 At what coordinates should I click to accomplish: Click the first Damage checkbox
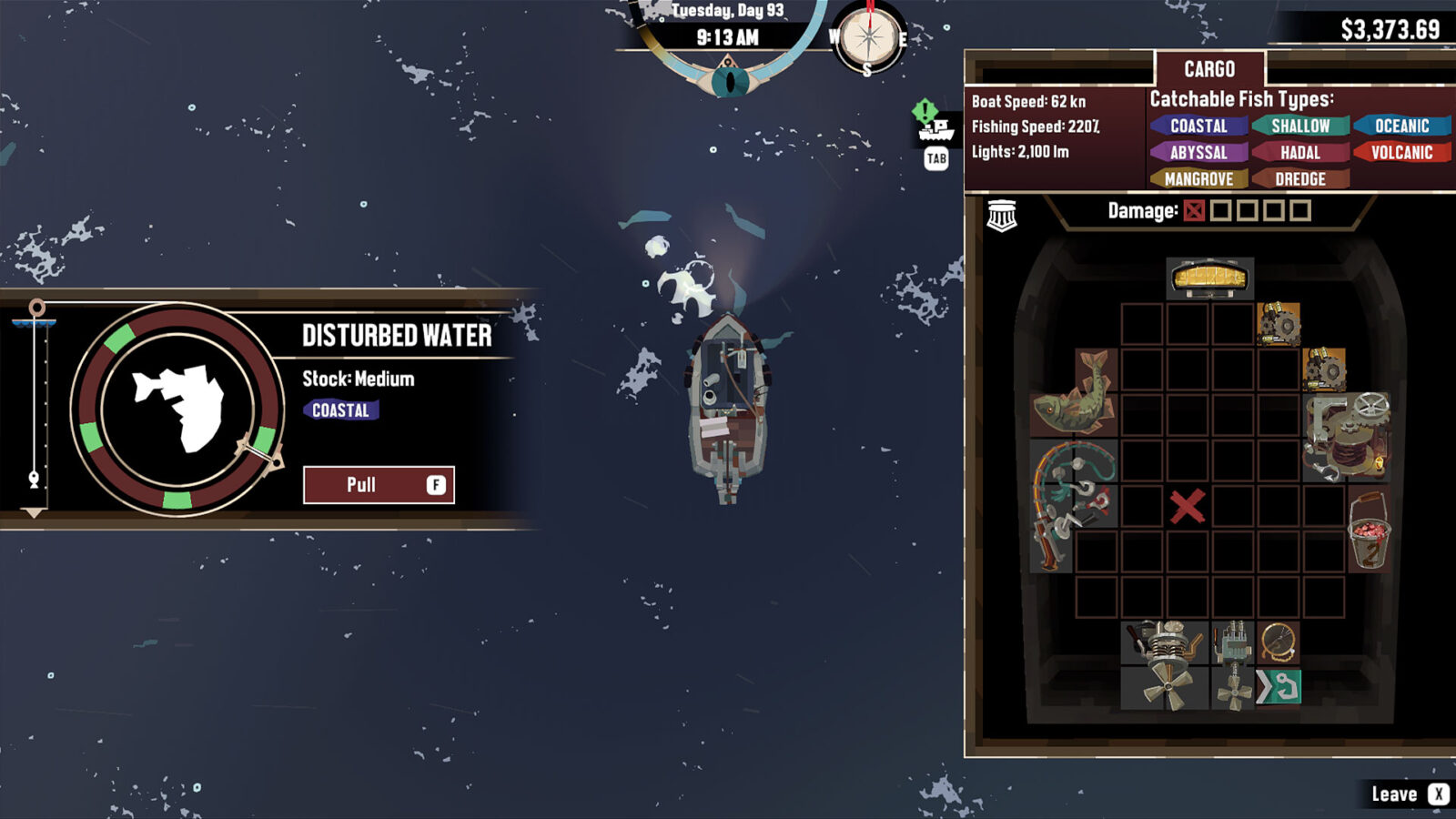coord(1193,211)
